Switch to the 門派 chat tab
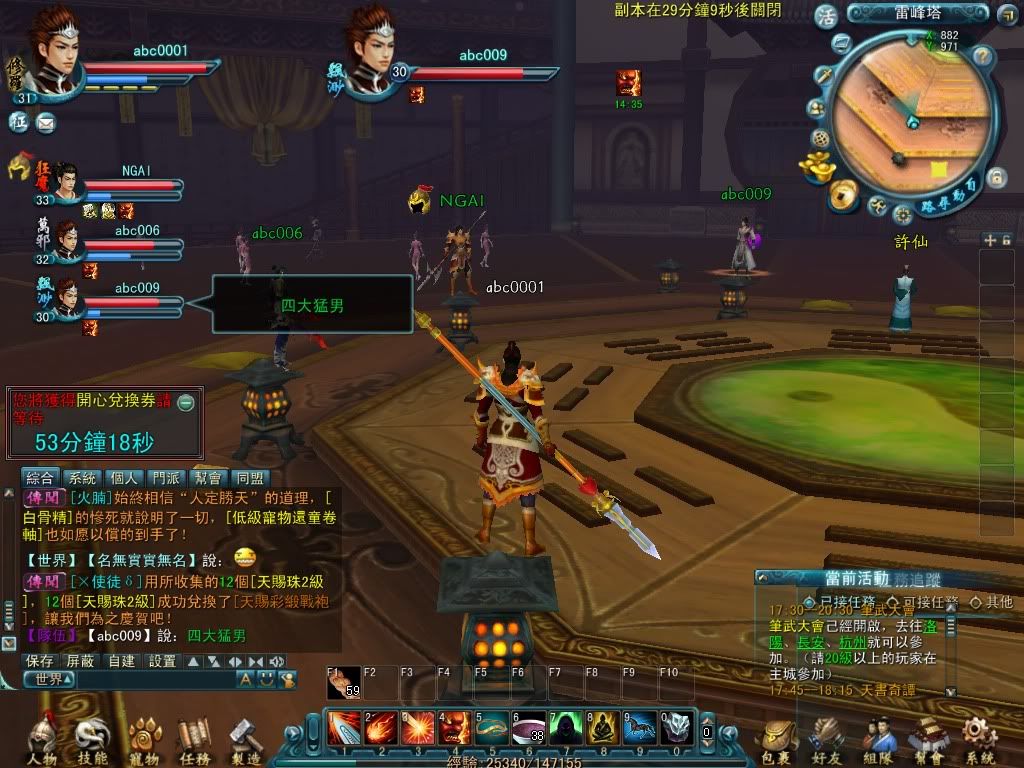 [x=165, y=478]
